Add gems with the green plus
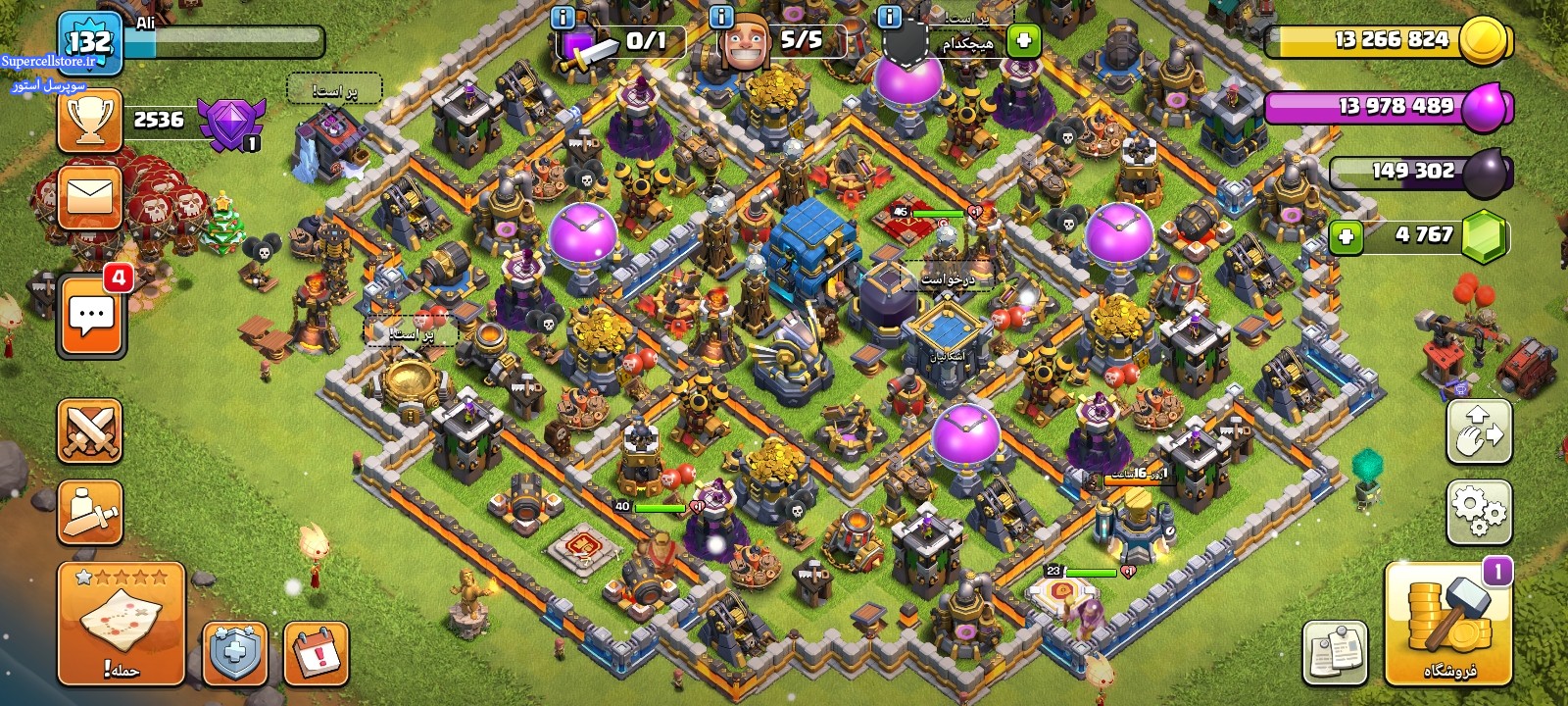This screenshot has width=1568, height=706. pyautogui.click(x=1347, y=236)
